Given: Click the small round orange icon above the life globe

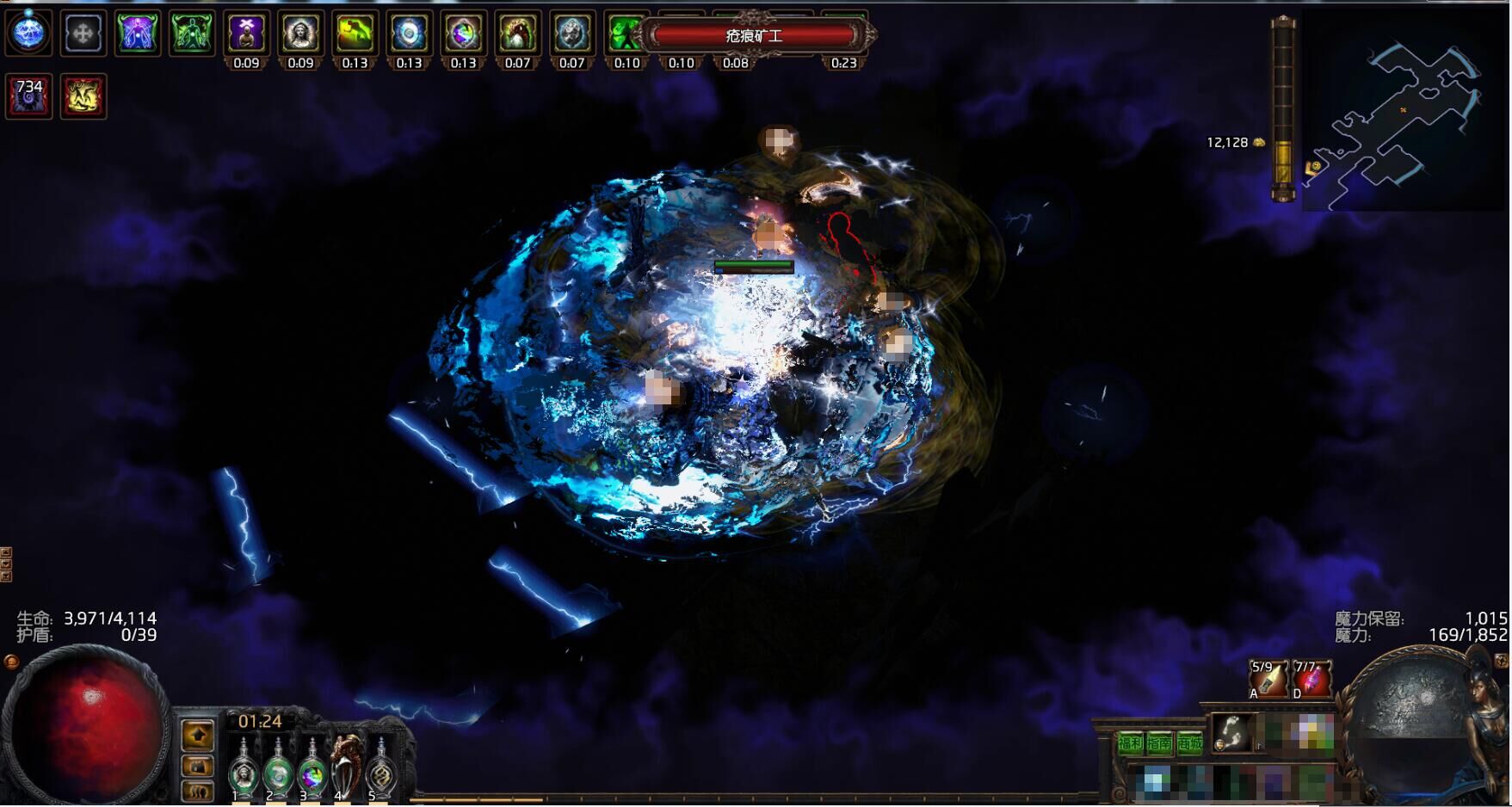Looking at the screenshot, I should 11,662.
